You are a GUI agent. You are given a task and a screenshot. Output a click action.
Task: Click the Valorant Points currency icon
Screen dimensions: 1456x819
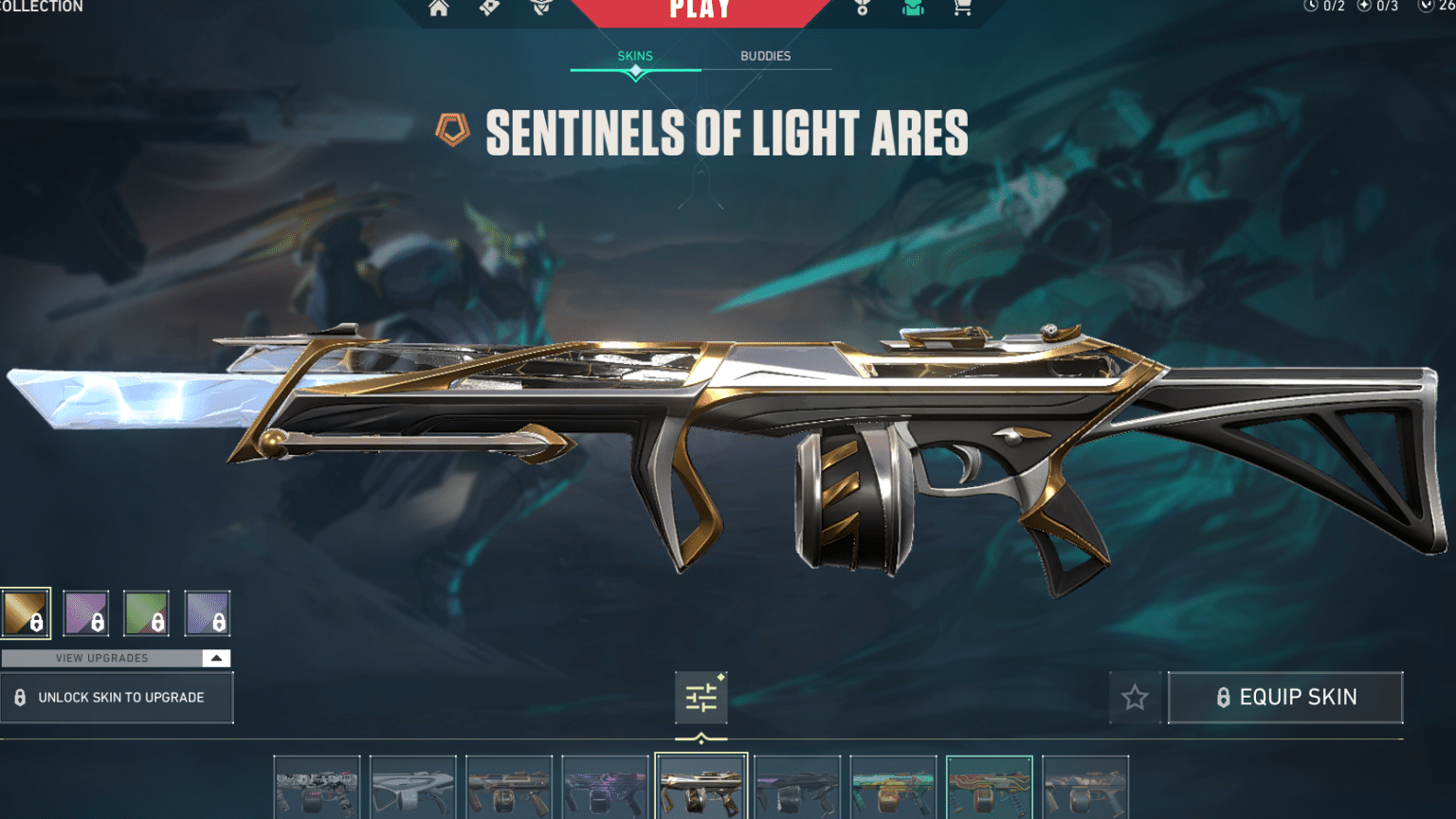tap(1427, 8)
